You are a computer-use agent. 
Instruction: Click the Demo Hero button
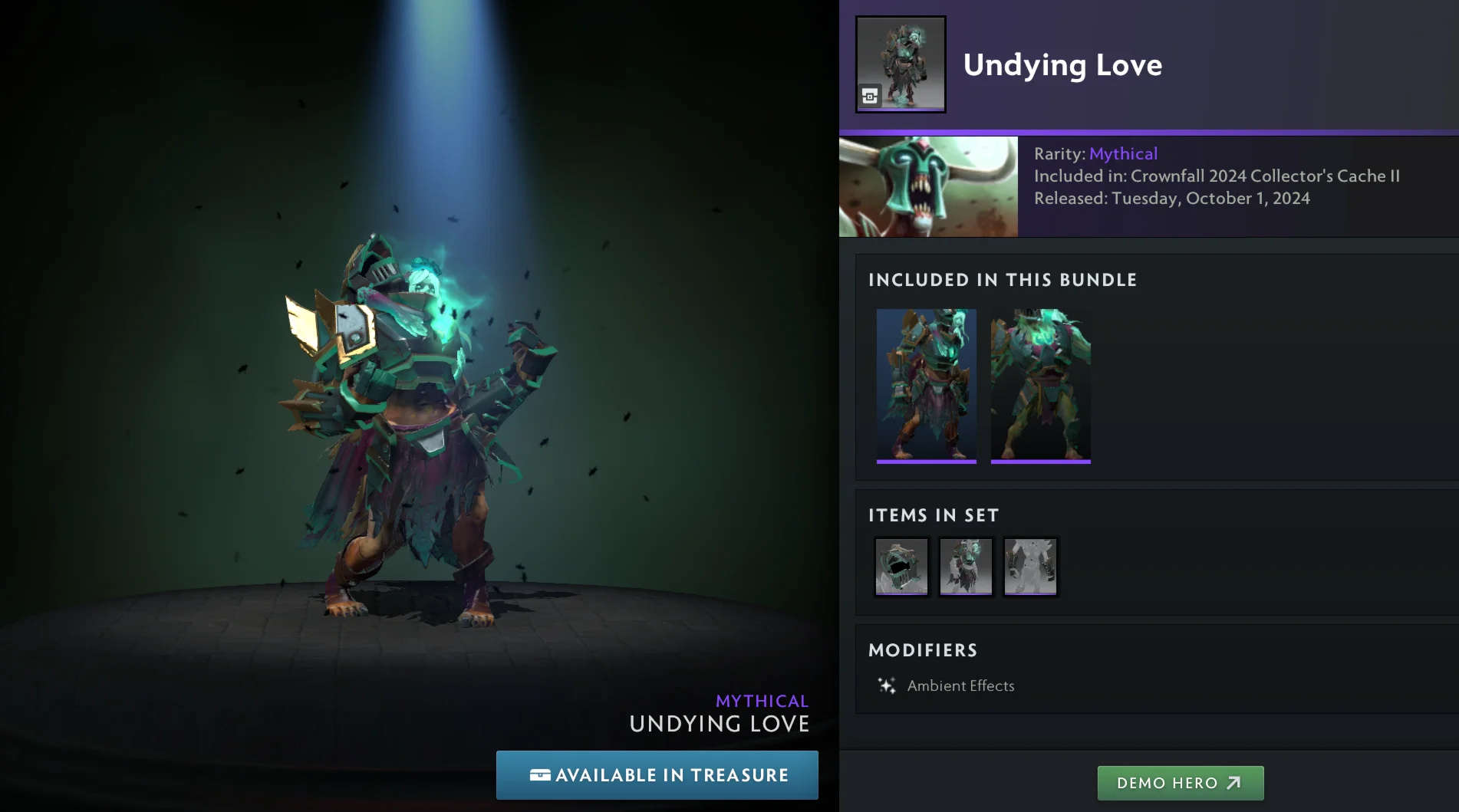point(1180,783)
